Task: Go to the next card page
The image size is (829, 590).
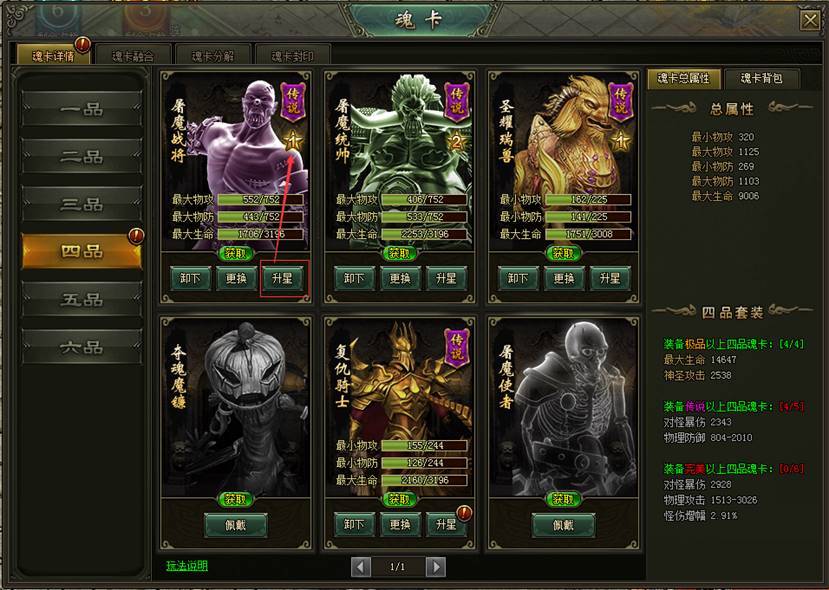Action: coord(435,567)
